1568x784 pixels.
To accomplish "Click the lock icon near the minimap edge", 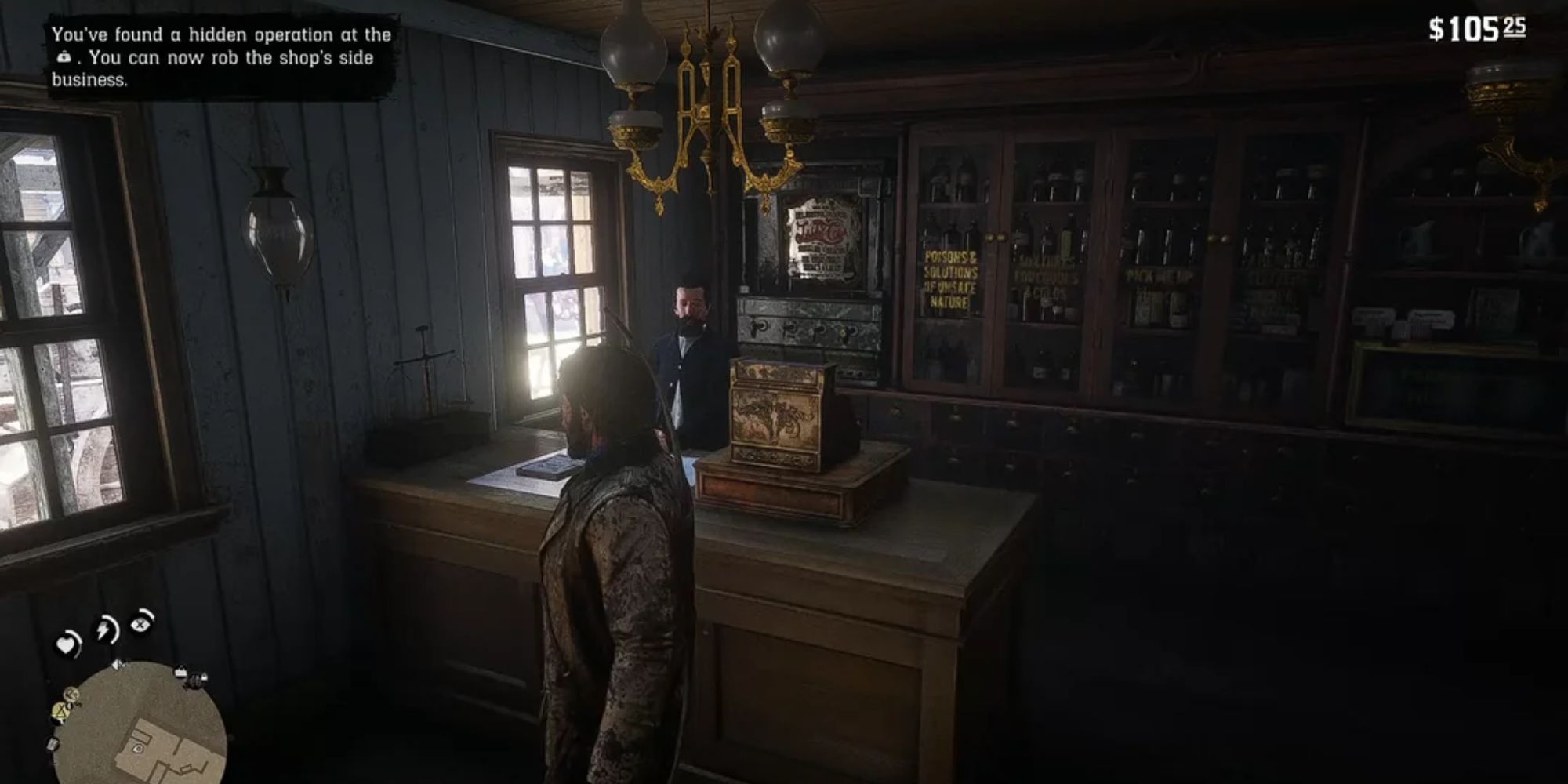I will tap(204, 678).
